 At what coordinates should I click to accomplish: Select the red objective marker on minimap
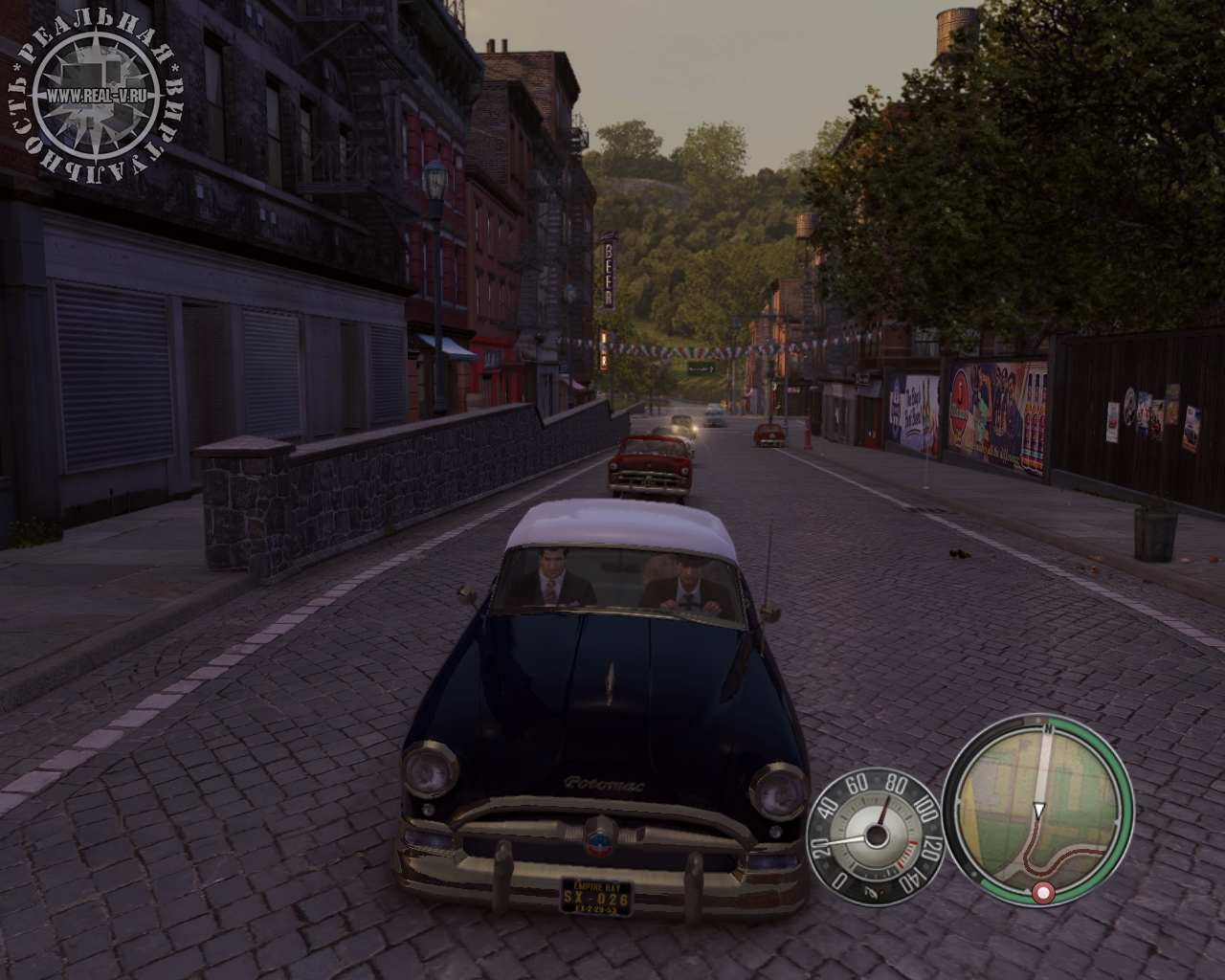click(1042, 893)
